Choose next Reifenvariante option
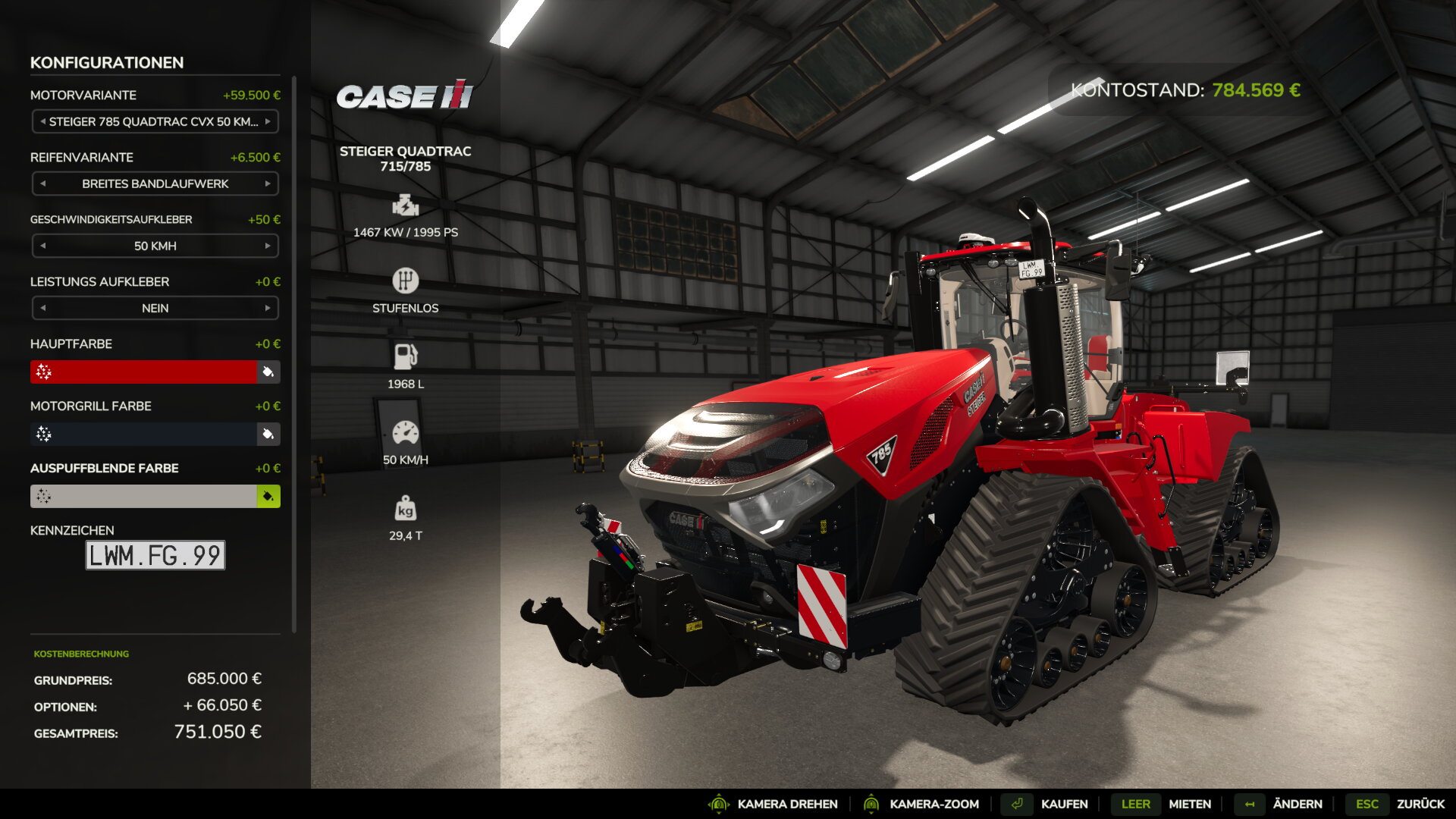 pyautogui.click(x=268, y=184)
